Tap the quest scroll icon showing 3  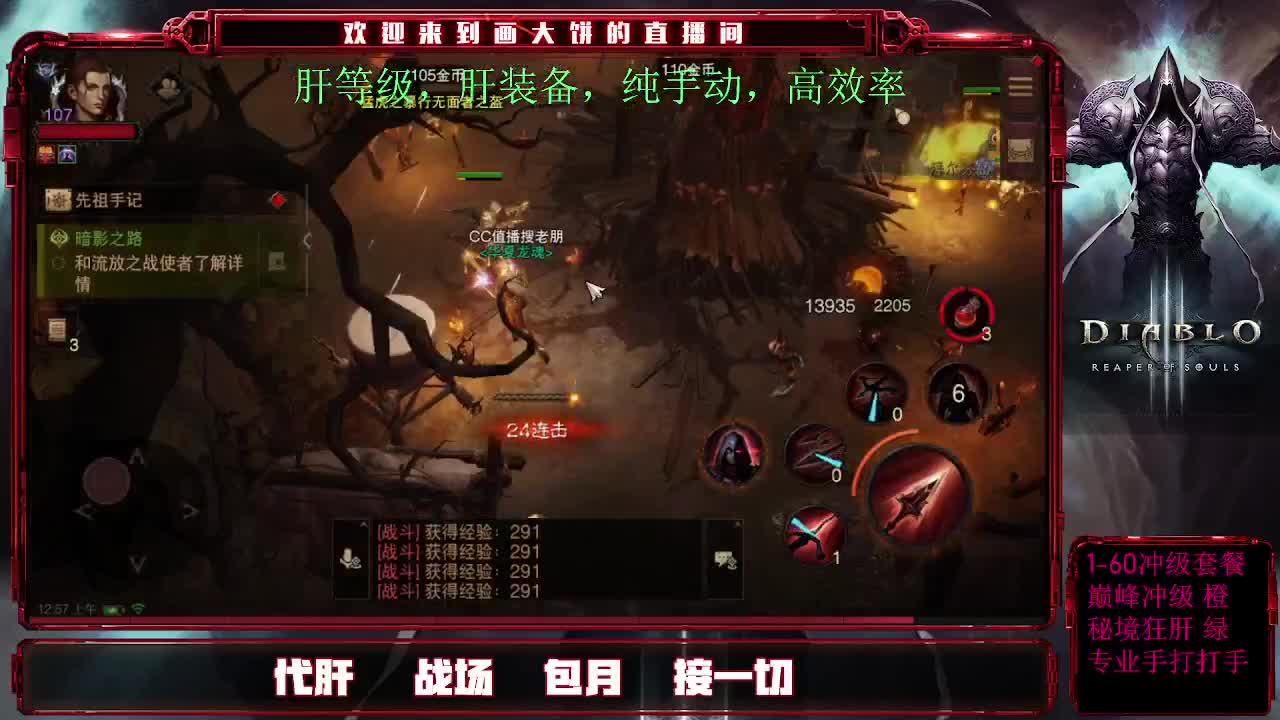point(58,327)
